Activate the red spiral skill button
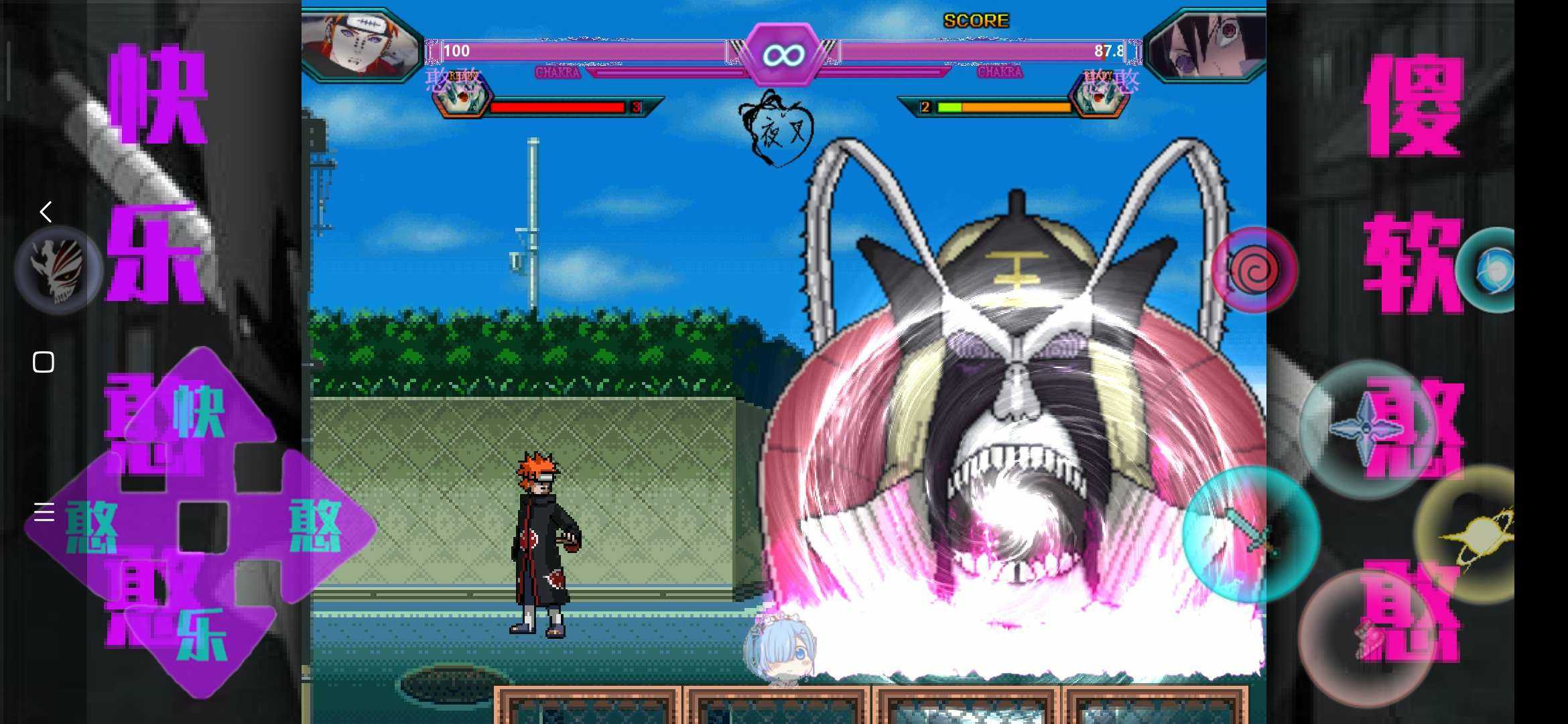 [1254, 270]
